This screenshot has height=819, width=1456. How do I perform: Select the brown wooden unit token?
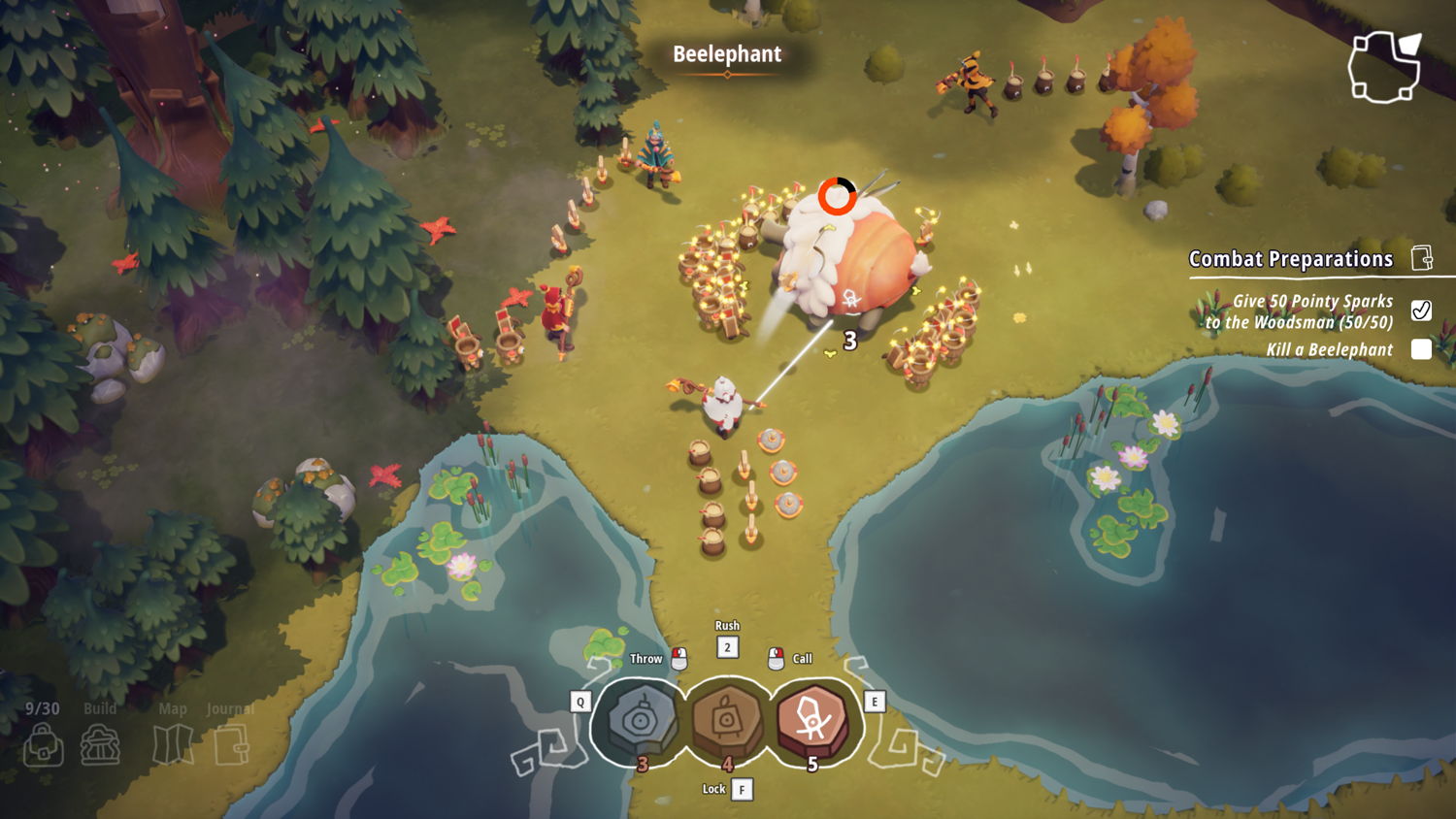[726, 720]
